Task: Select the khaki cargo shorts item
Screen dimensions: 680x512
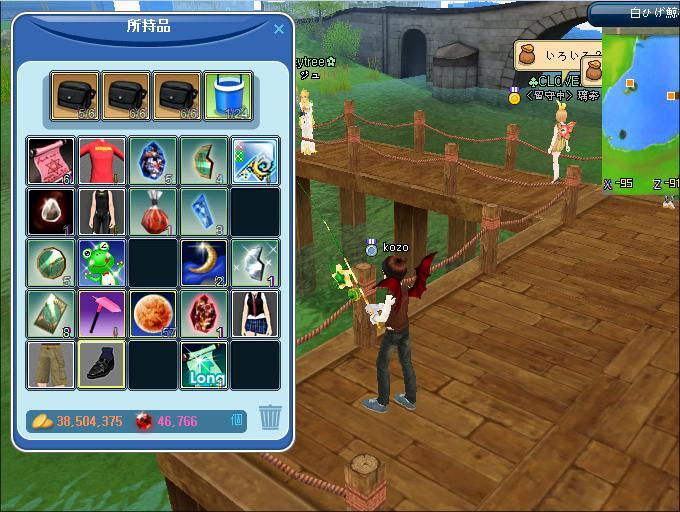Action: [x=52, y=364]
